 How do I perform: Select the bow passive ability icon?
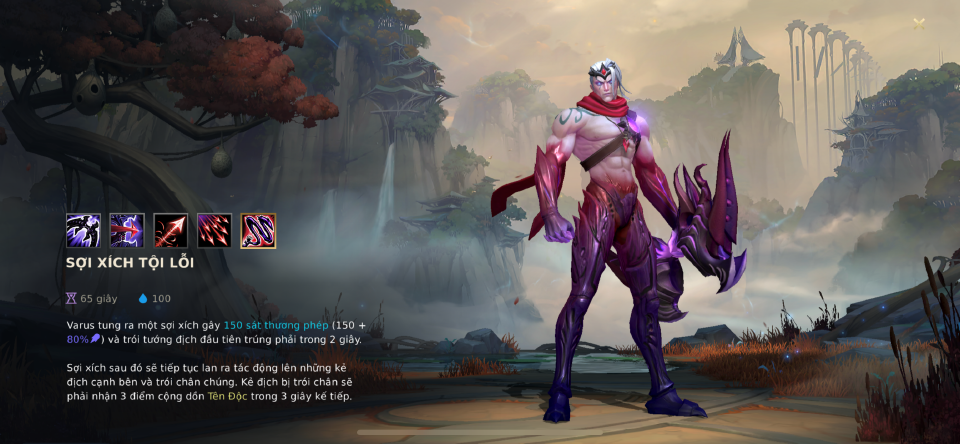[83, 231]
